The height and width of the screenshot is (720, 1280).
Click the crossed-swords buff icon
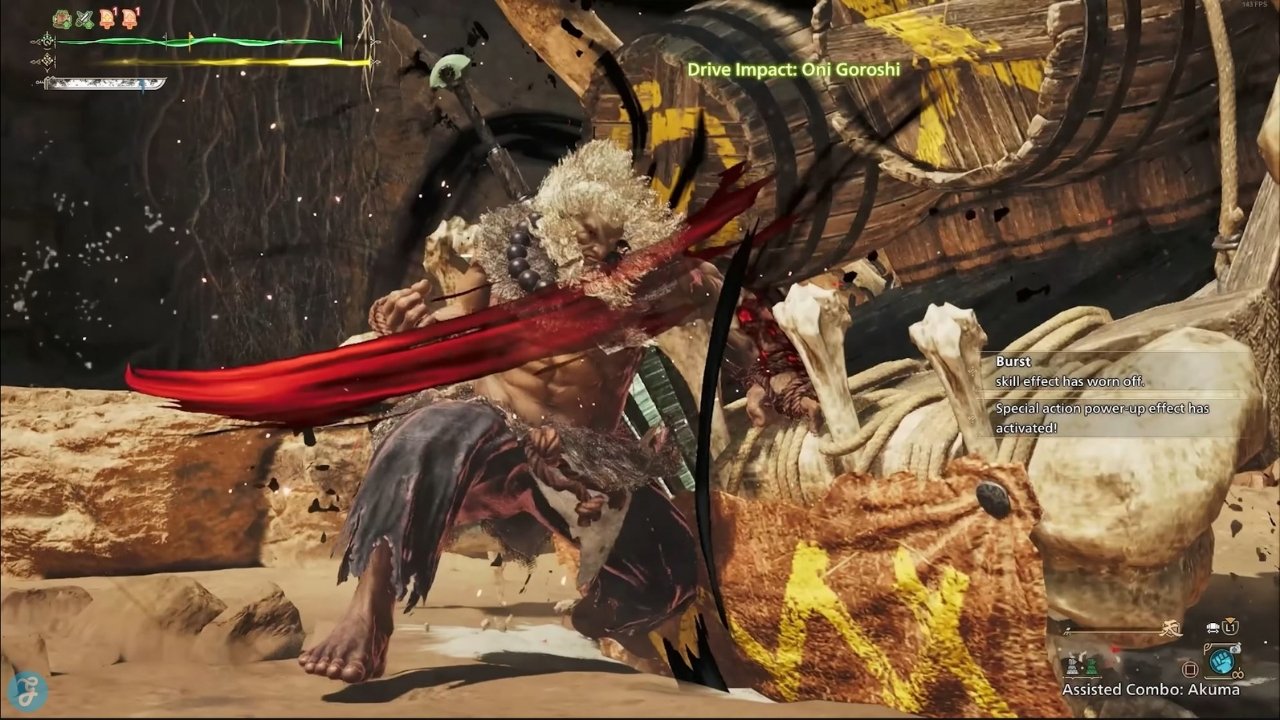tap(84, 18)
